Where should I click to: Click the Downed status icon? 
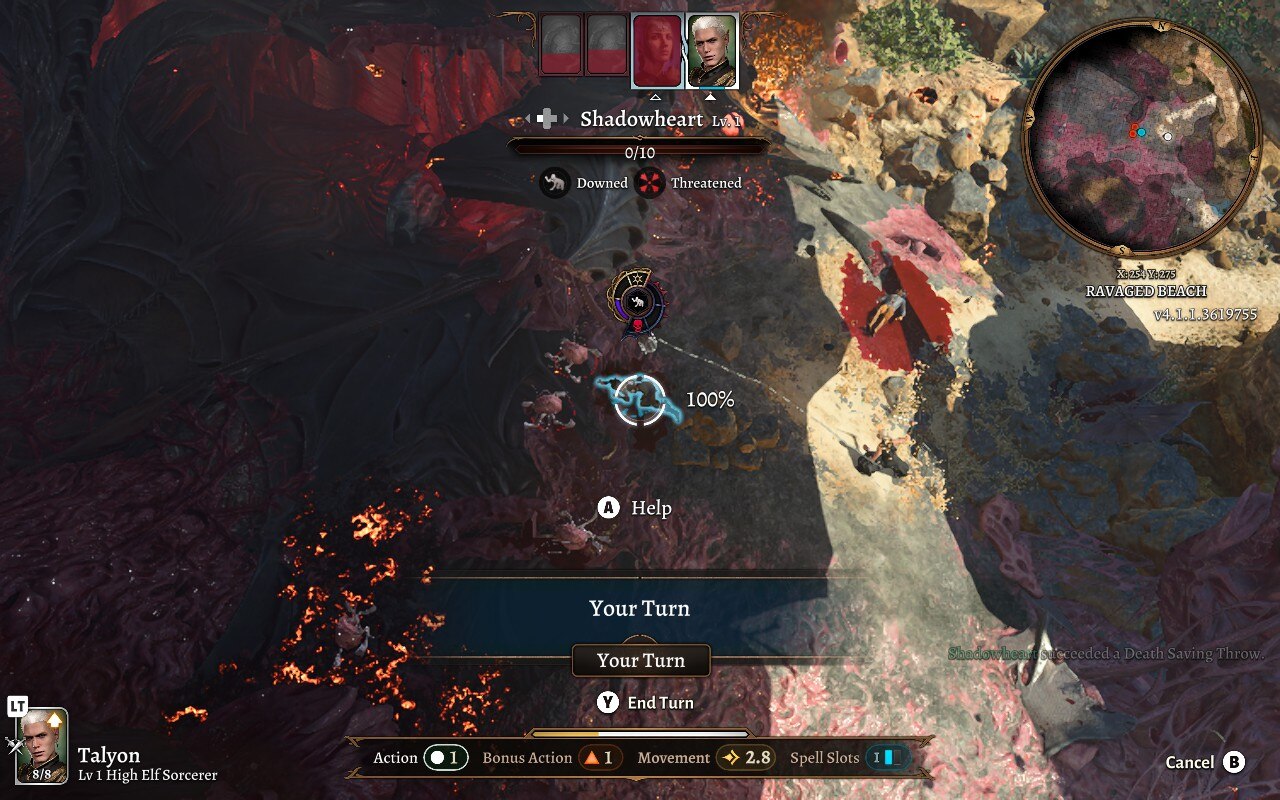[x=555, y=183]
